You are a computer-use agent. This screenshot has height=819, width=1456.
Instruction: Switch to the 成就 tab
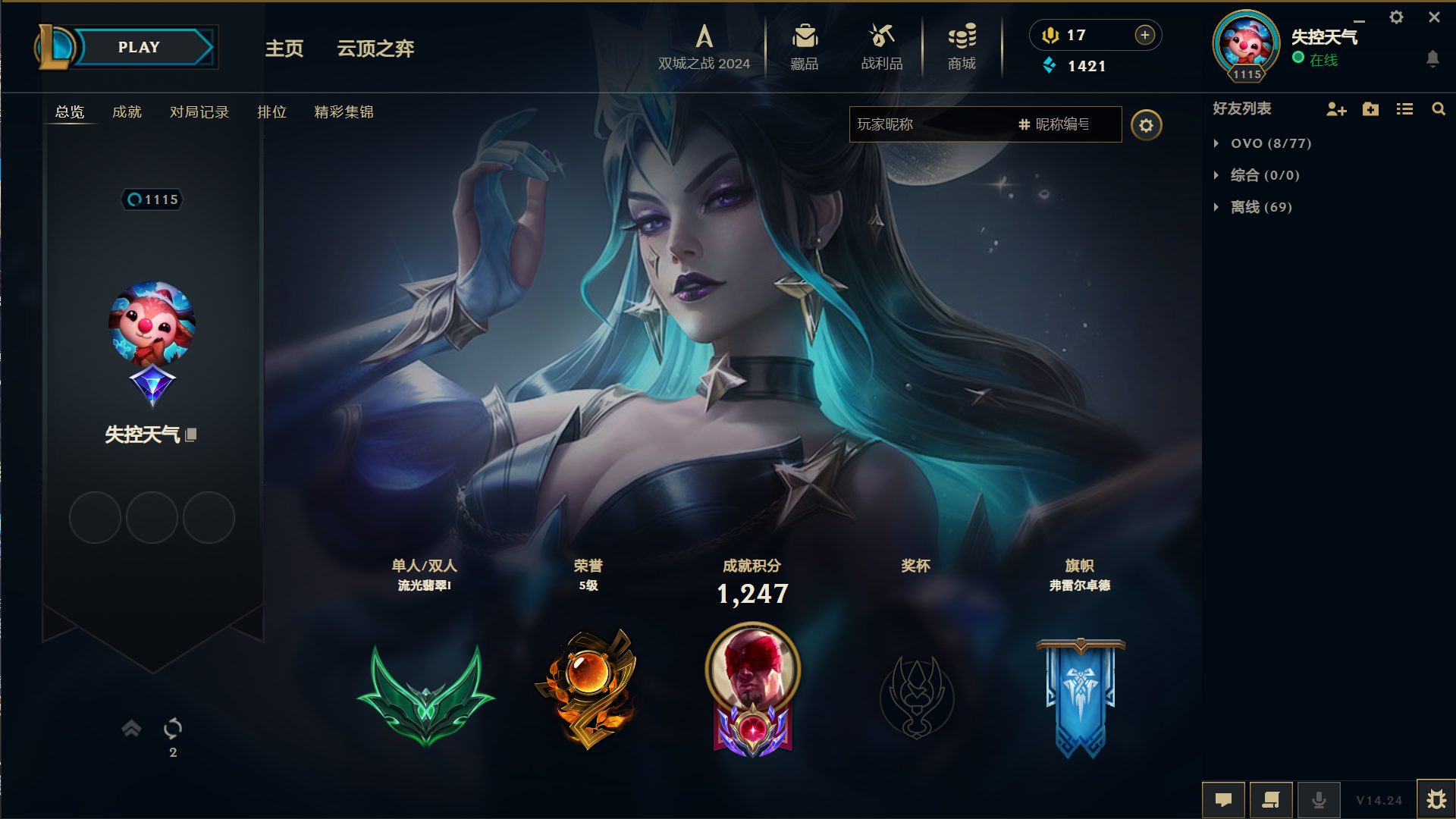[127, 112]
